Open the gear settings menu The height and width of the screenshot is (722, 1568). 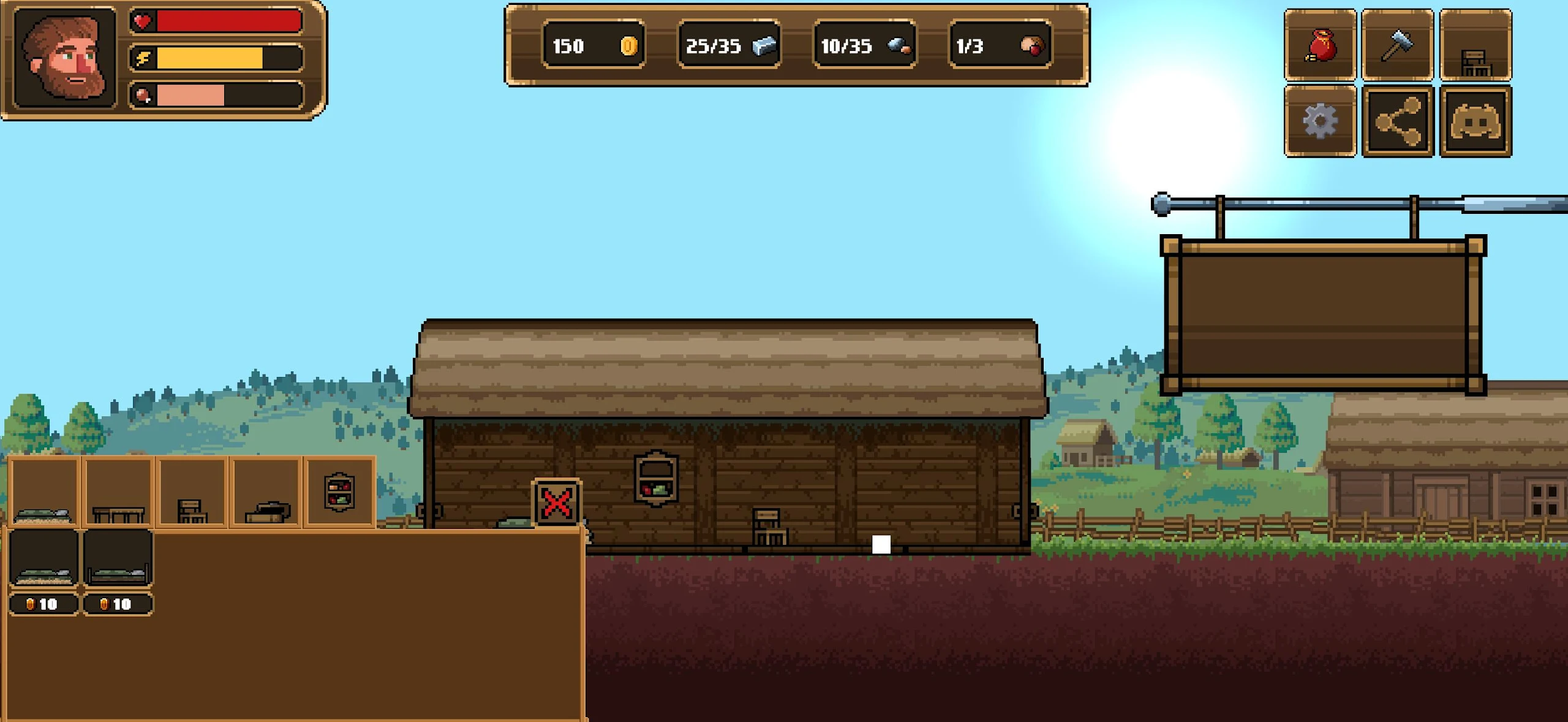coord(1320,121)
